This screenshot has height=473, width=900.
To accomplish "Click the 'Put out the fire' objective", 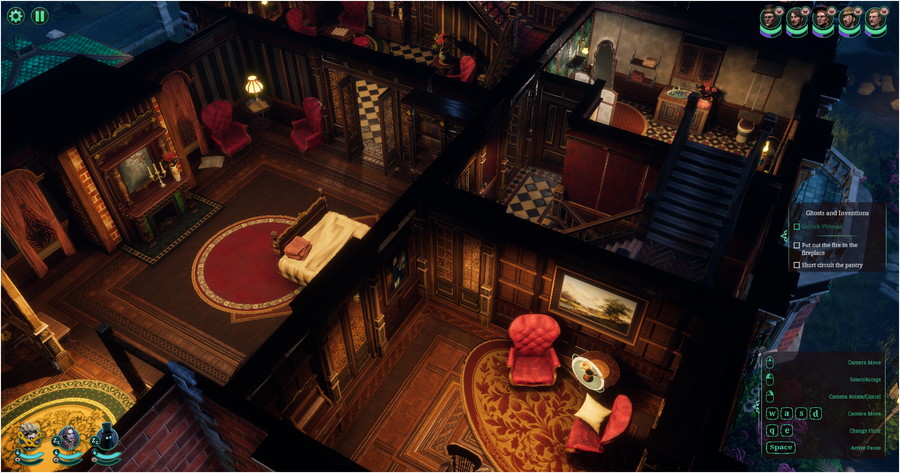I will click(826, 248).
